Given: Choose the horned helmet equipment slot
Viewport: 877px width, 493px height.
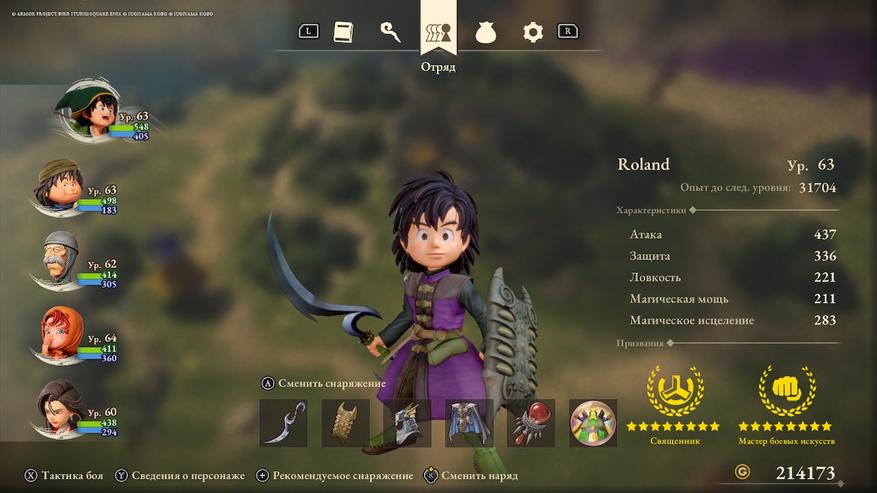Looking at the screenshot, I should pyautogui.click(x=407, y=423).
